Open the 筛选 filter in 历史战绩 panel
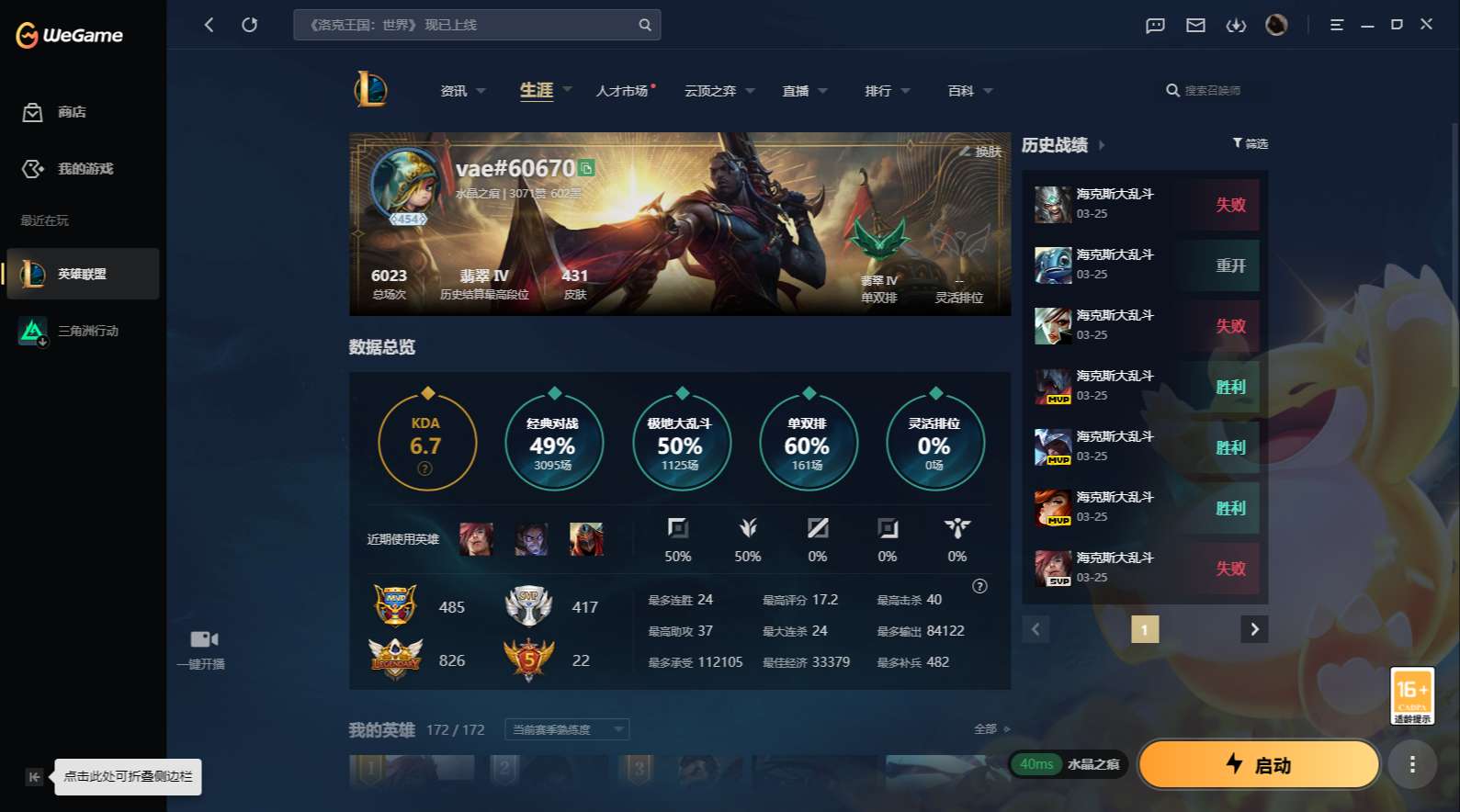 [x=1250, y=143]
